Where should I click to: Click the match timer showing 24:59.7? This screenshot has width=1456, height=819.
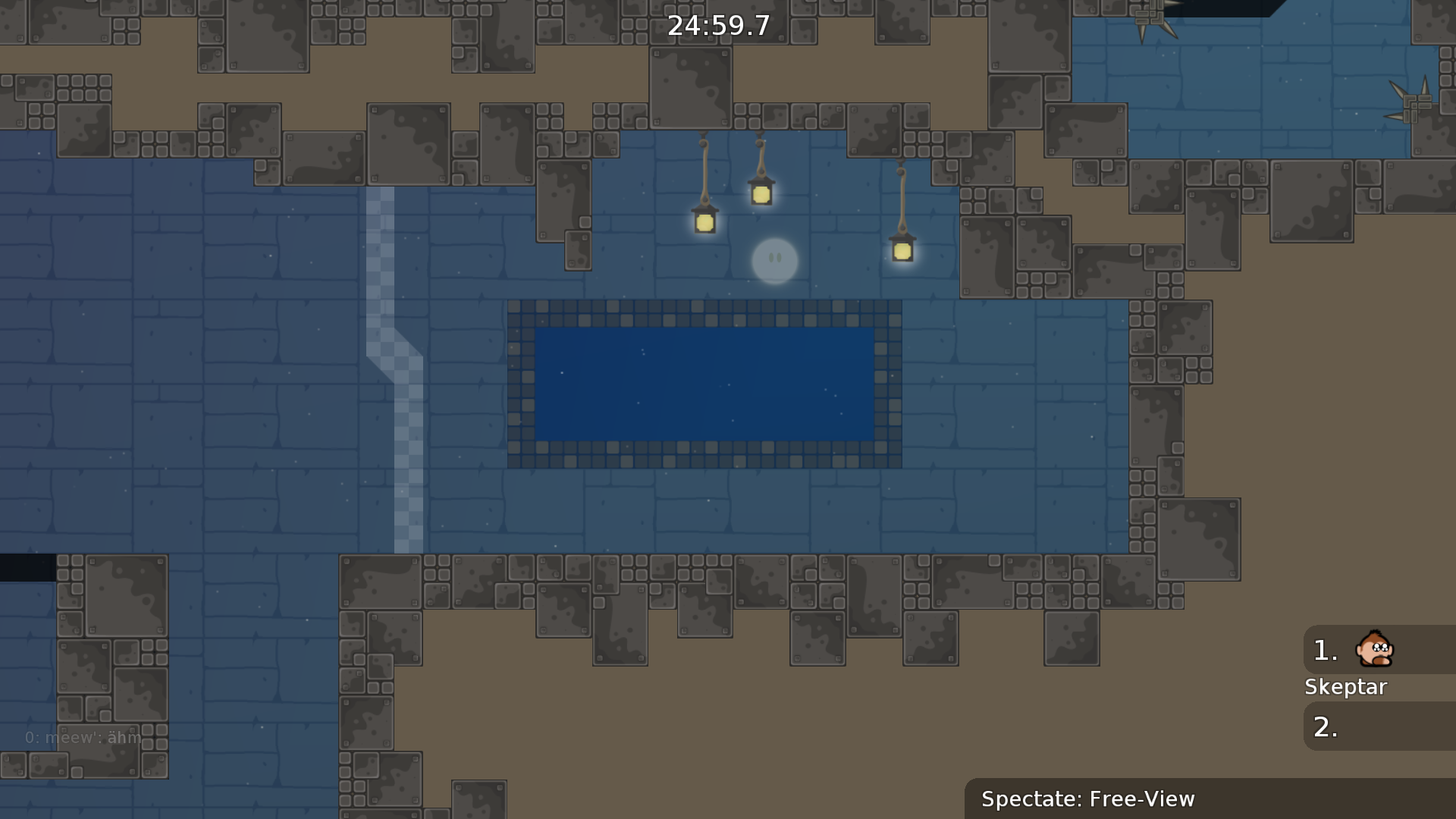[x=717, y=26]
